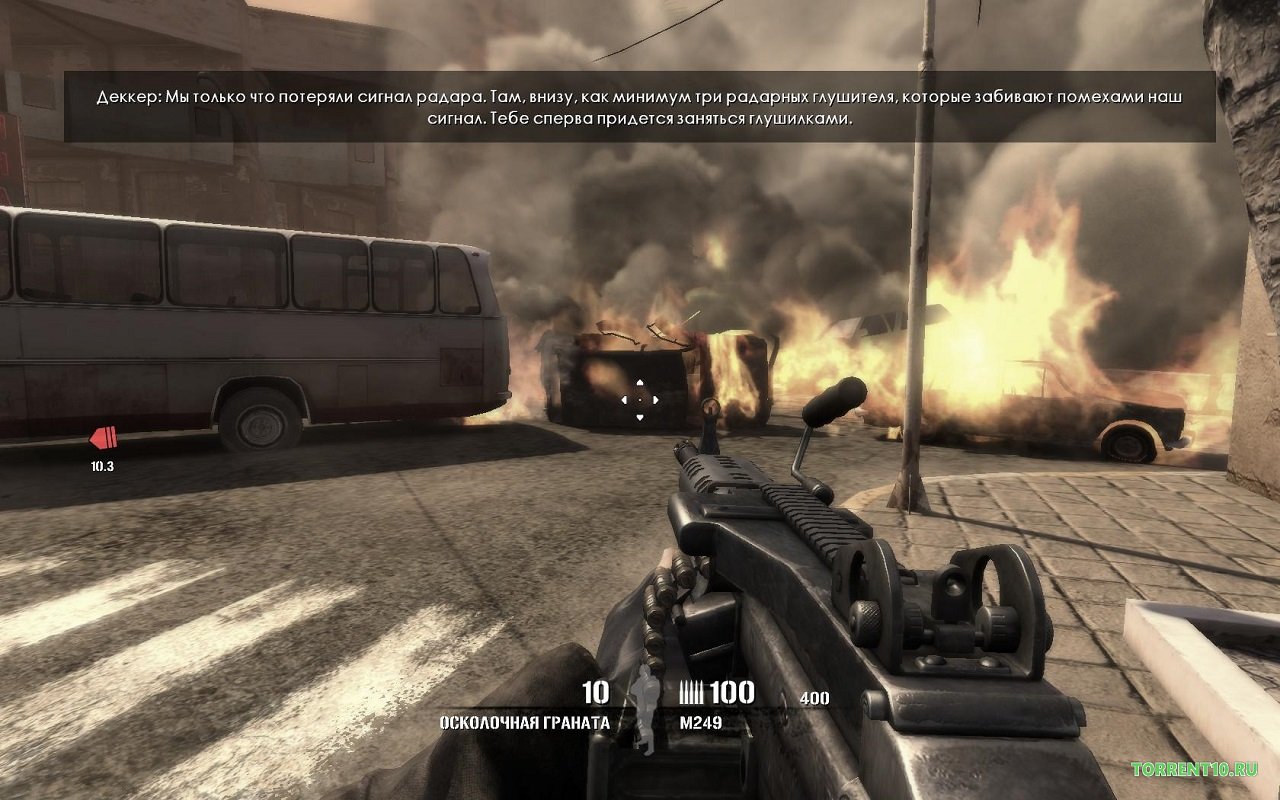Select the M249 weapon label
This screenshot has width=1280, height=800.
coord(700,722)
